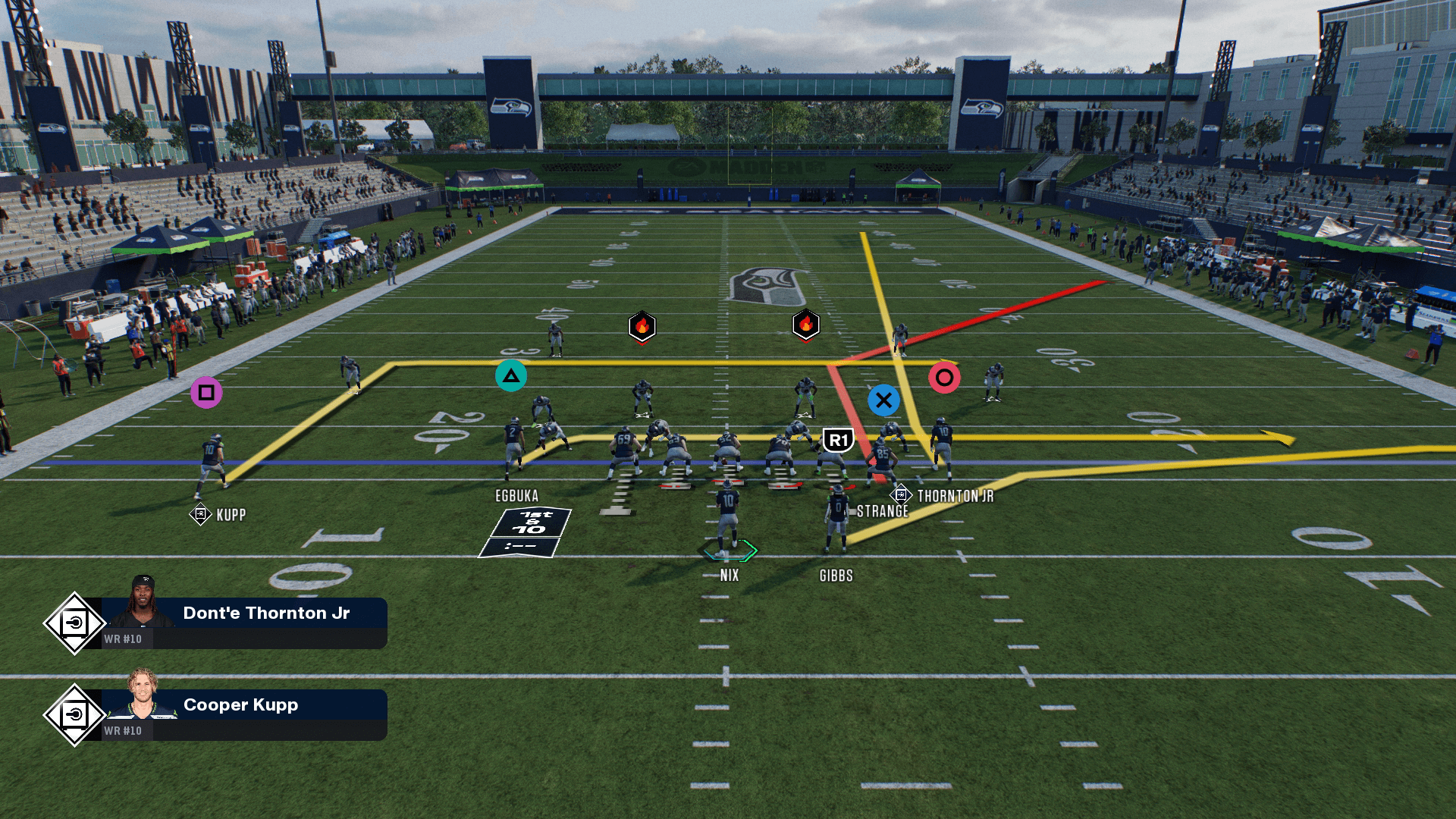Select the STRANGE player name label
The image size is (1456, 819).
pyautogui.click(x=882, y=512)
